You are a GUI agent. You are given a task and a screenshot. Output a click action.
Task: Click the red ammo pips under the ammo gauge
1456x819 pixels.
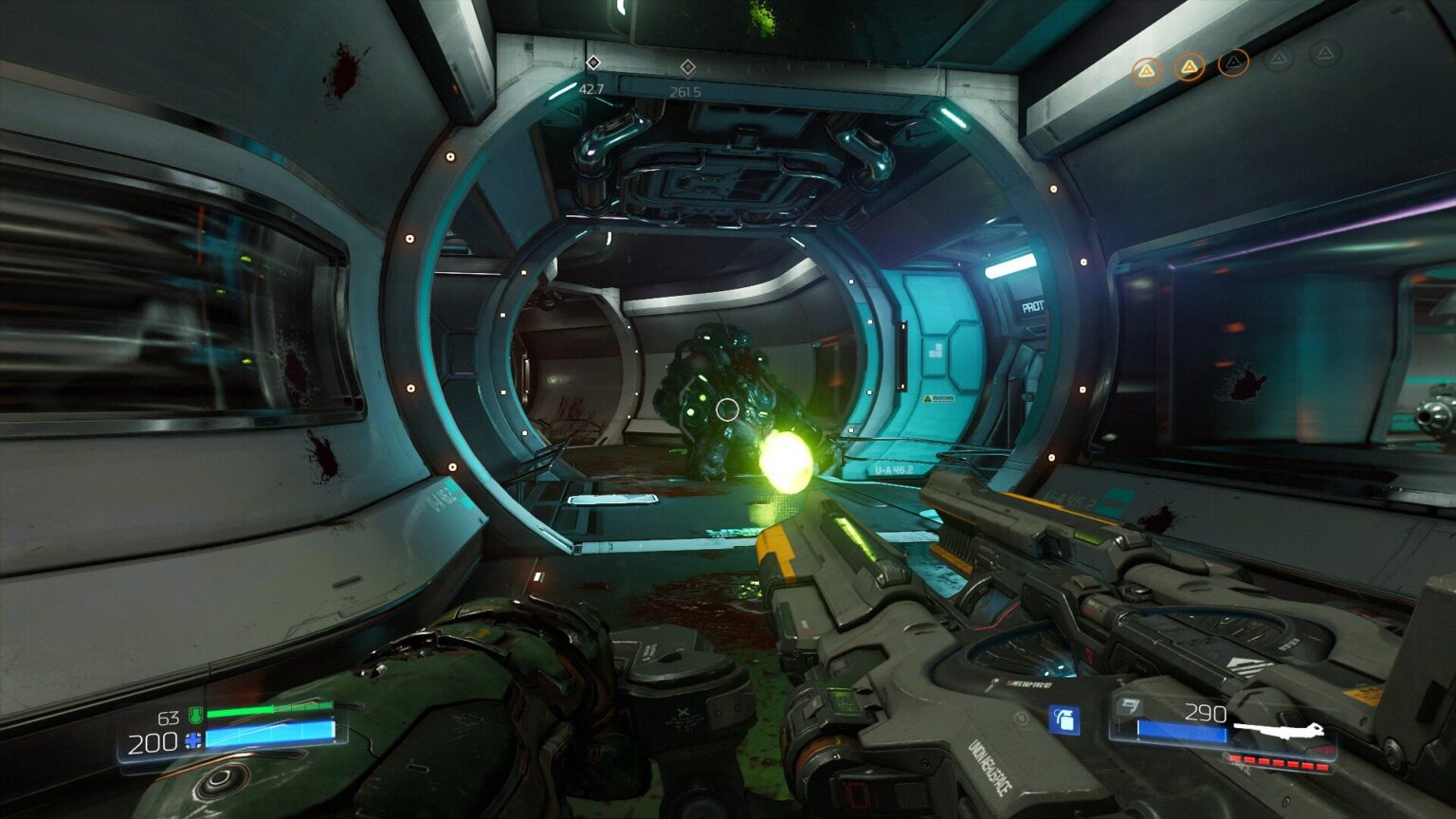(1278, 762)
